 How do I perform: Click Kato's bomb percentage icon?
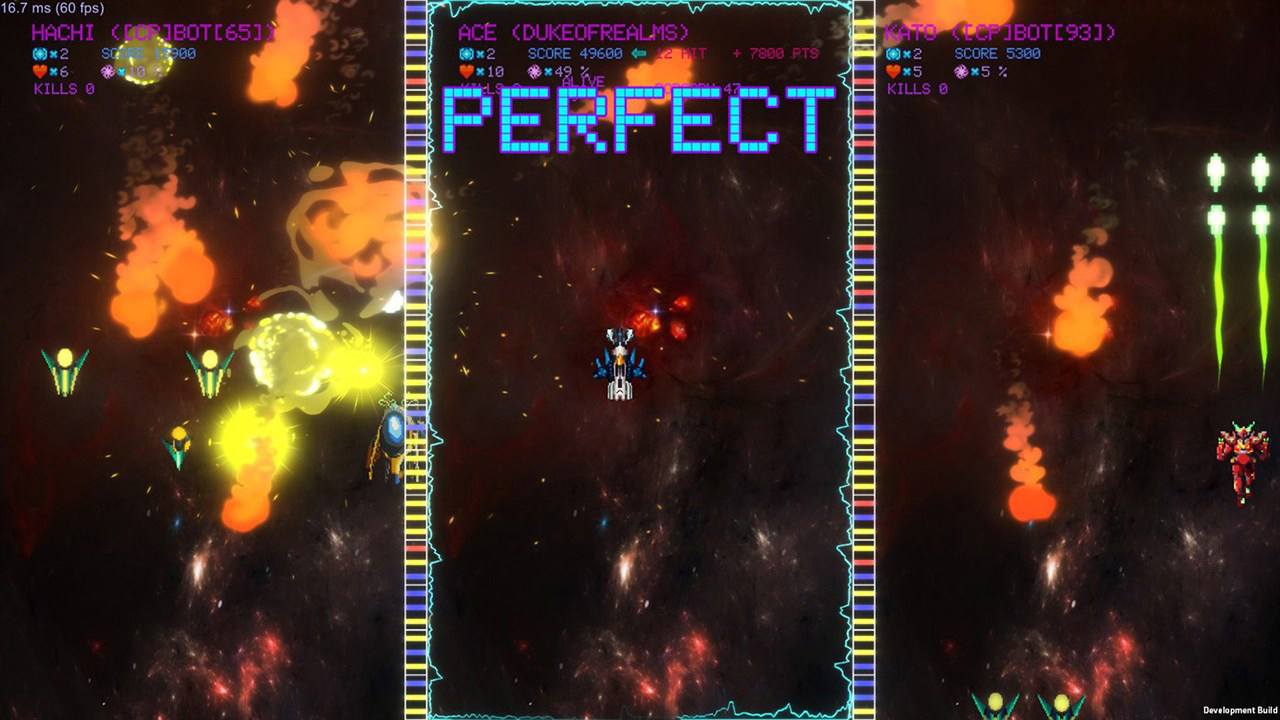coord(961,71)
